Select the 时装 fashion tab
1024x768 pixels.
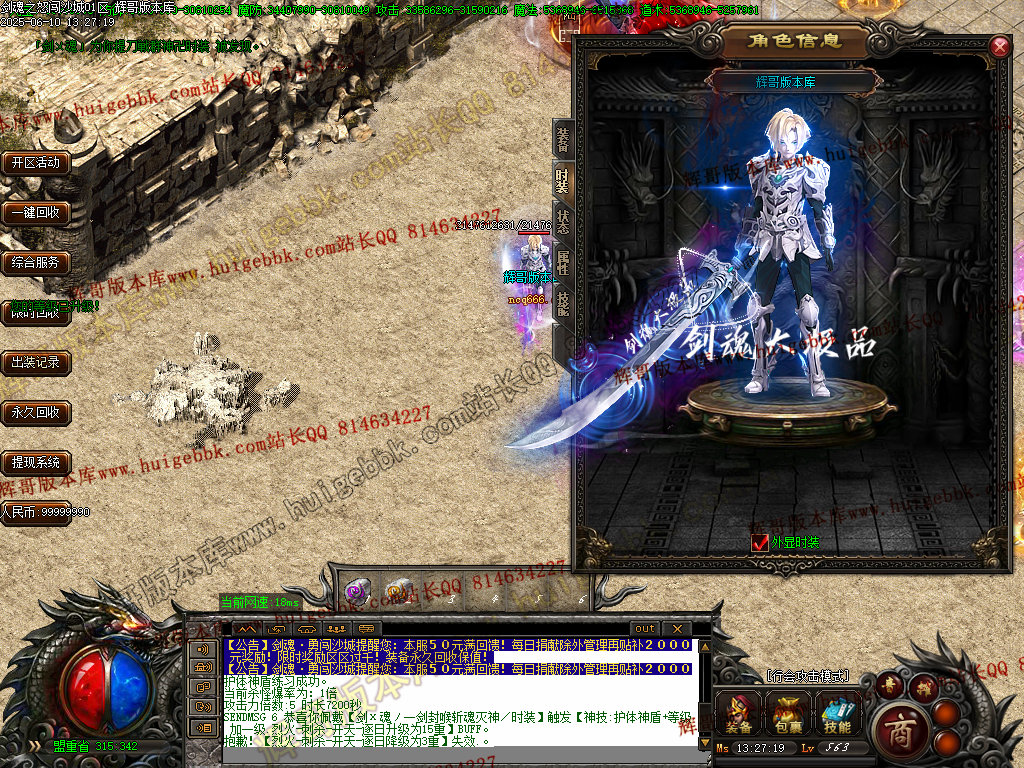pos(563,181)
